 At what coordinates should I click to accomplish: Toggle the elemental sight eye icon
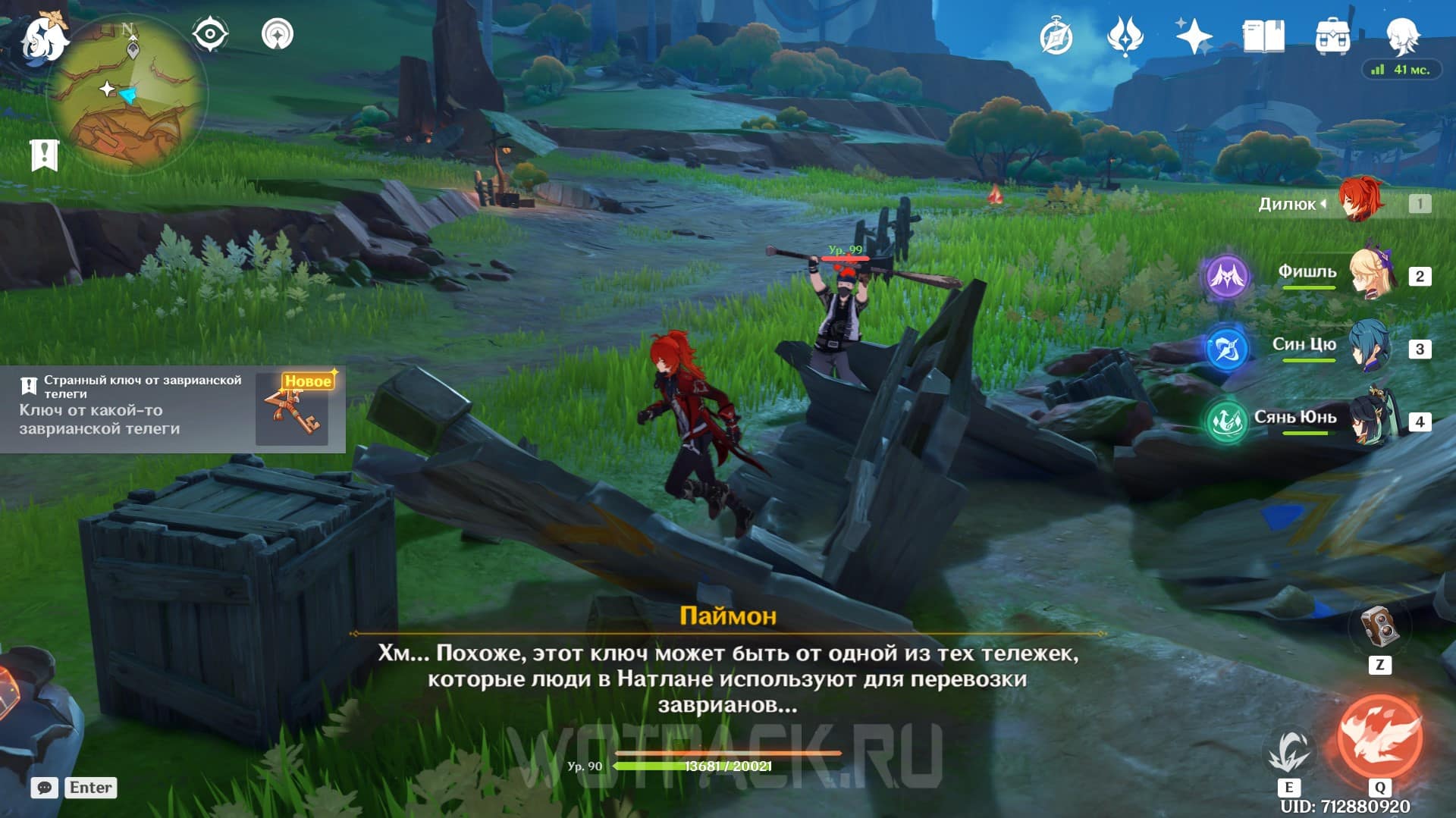pyautogui.click(x=210, y=34)
